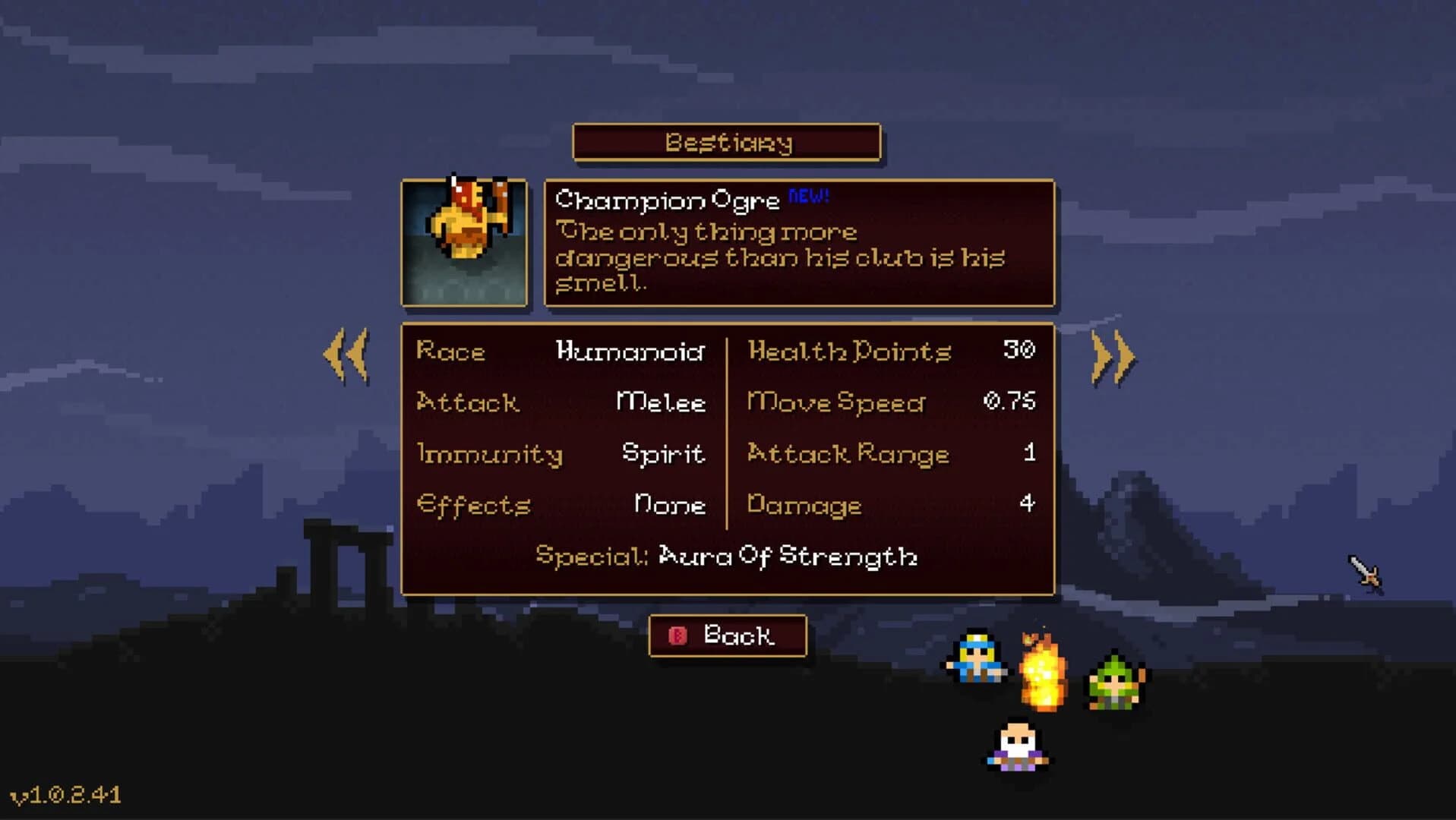Expand the Effects stat row
Screen dimensions: 1456x820
point(474,505)
